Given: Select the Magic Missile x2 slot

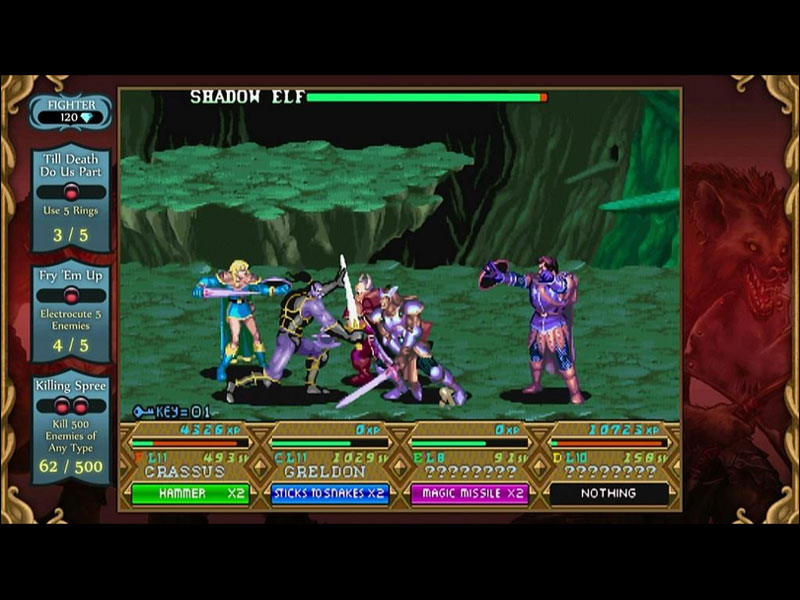Looking at the screenshot, I should (x=468, y=493).
